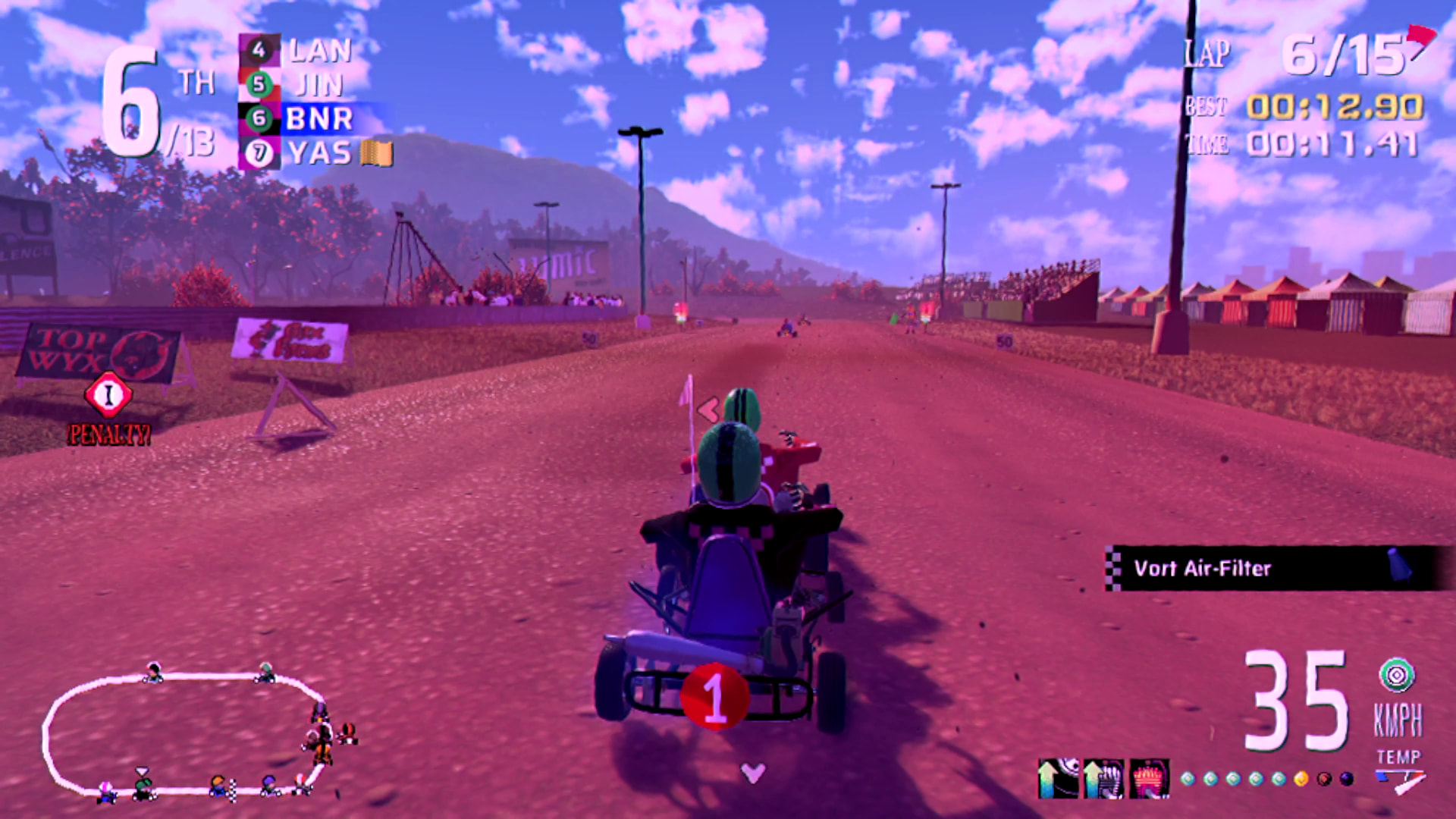Image resolution: width=1456 pixels, height=819 pixels.
Task: Select the Vort Air-Filter item banner
Action: [1274, 568]
